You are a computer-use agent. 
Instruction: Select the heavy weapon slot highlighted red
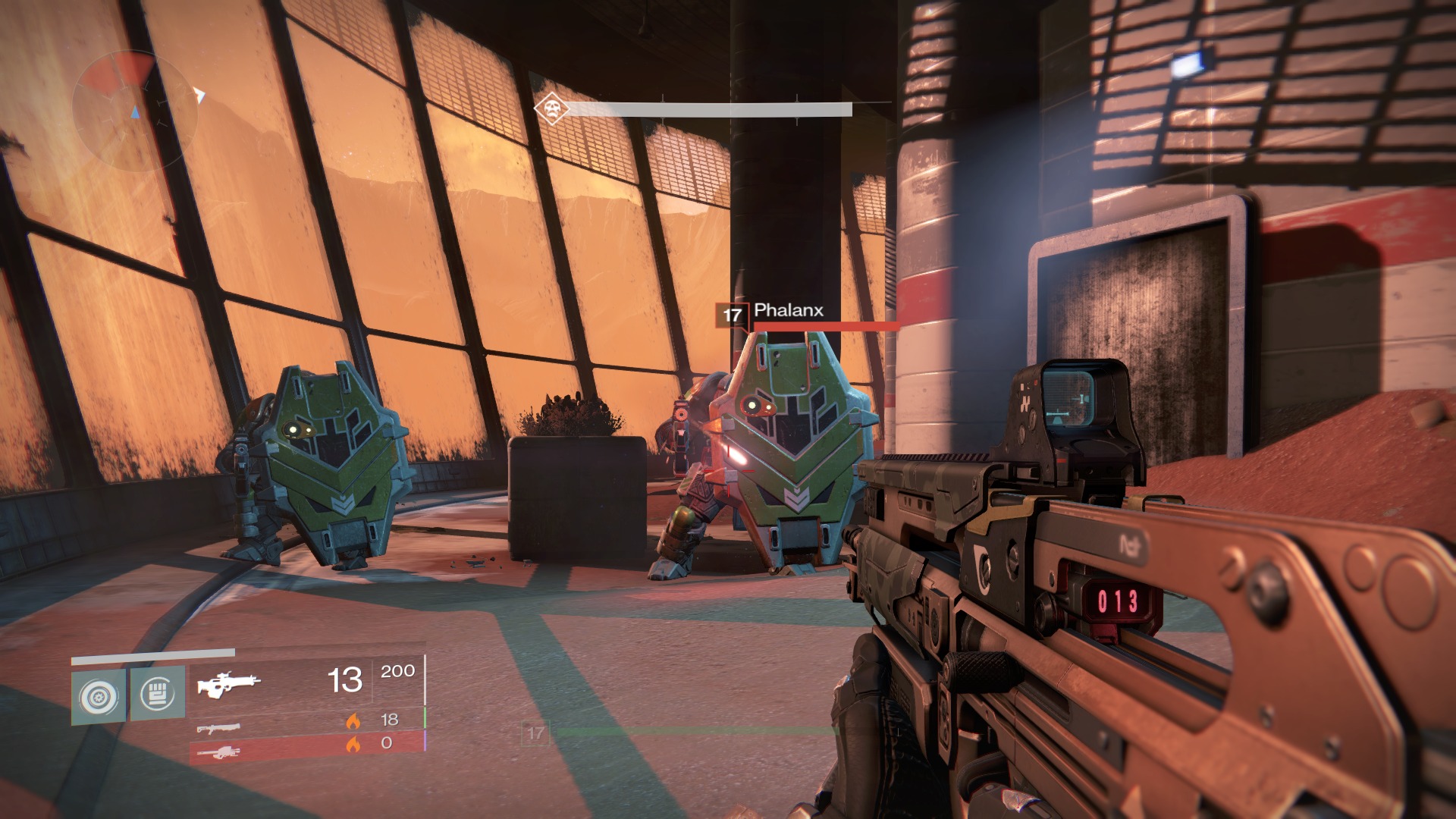[x=218, y=752]
